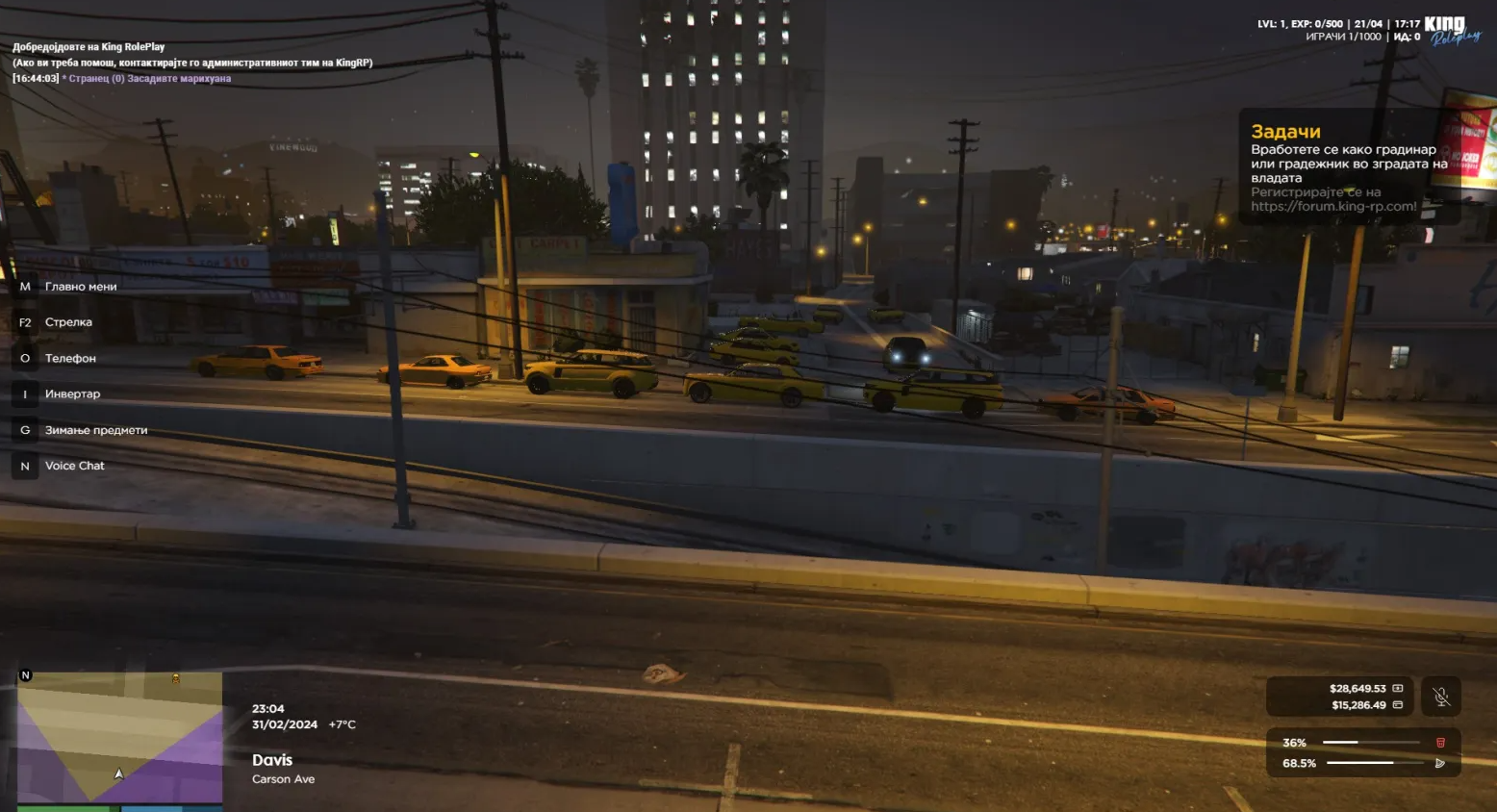Select the Главно мени entry
Viewport: 1497px width, 812px height.
80,287
